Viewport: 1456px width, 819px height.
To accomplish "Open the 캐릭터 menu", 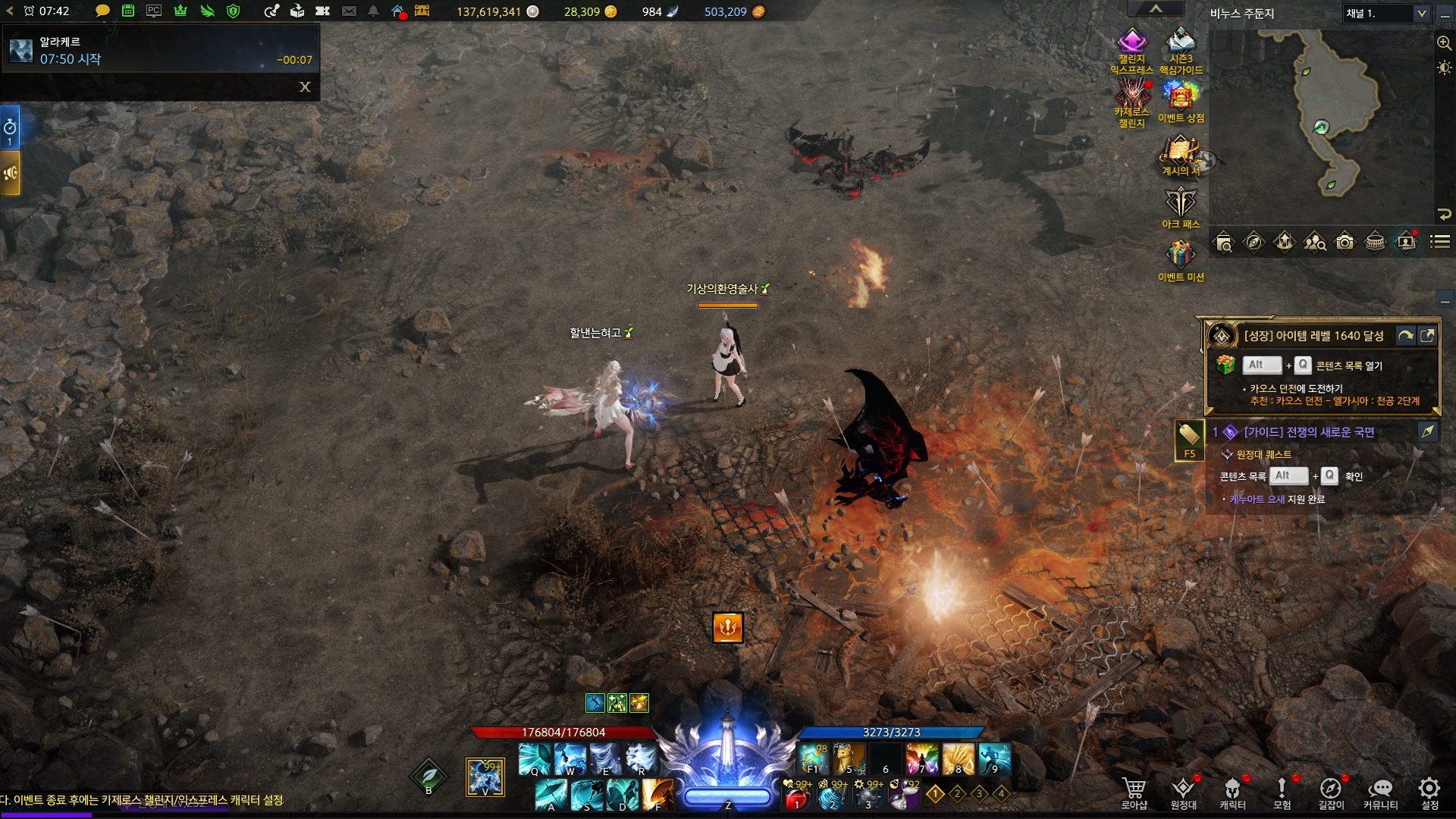I will (x=1232, y=792).
